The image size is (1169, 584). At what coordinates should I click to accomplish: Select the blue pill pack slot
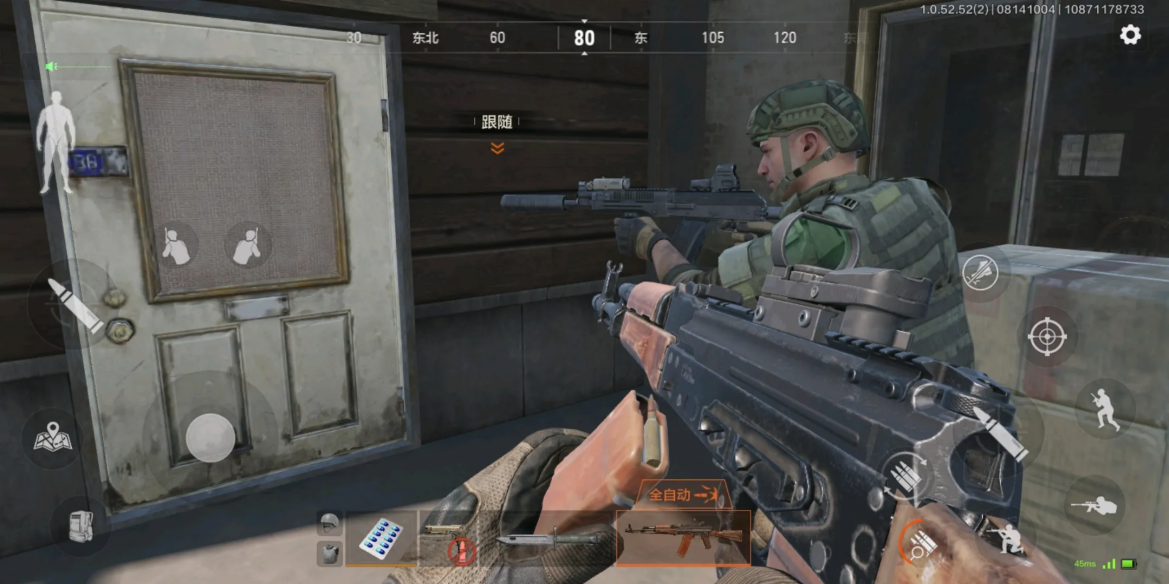[381, 539]
